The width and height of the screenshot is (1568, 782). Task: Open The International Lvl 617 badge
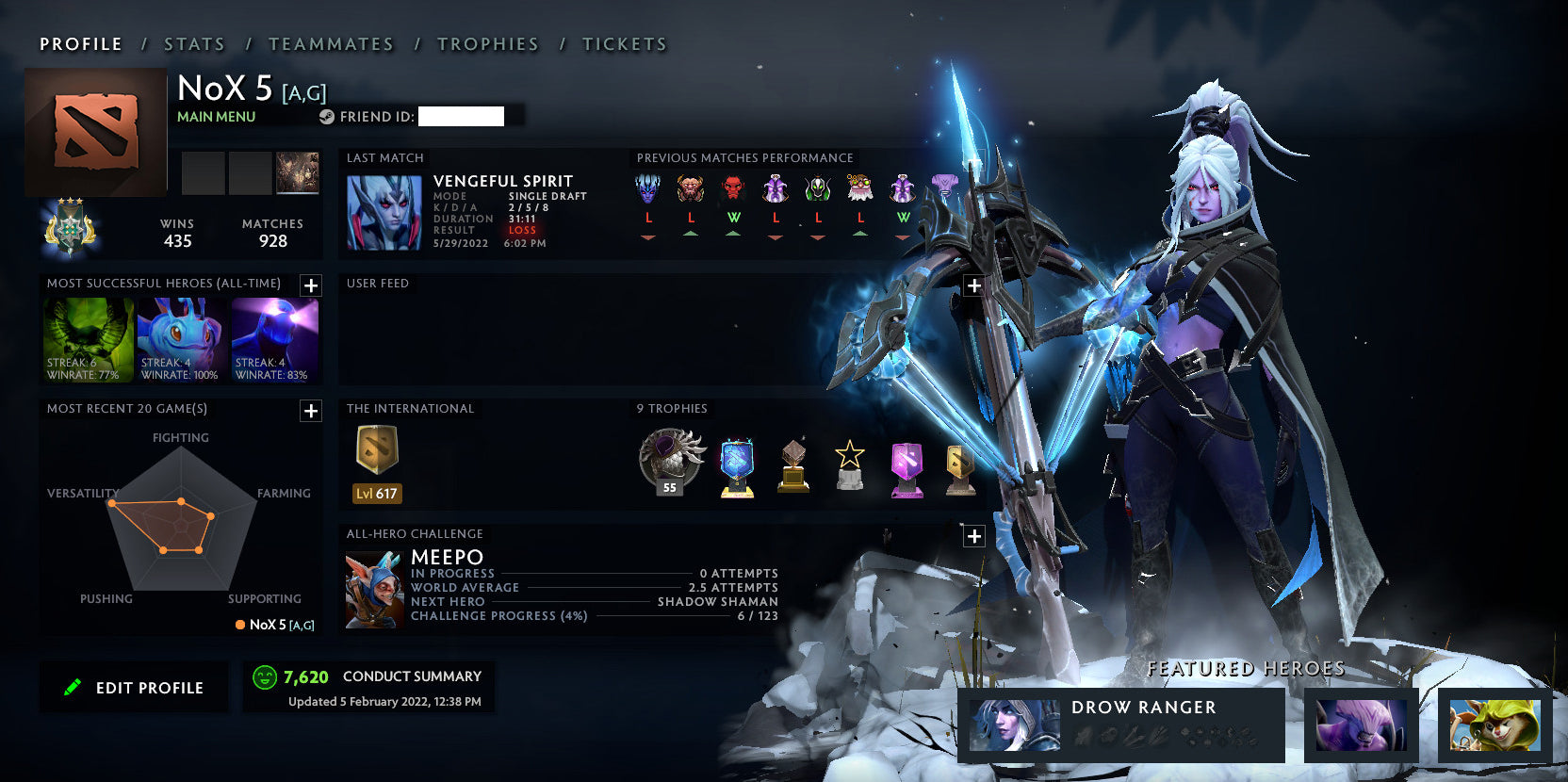377,464
